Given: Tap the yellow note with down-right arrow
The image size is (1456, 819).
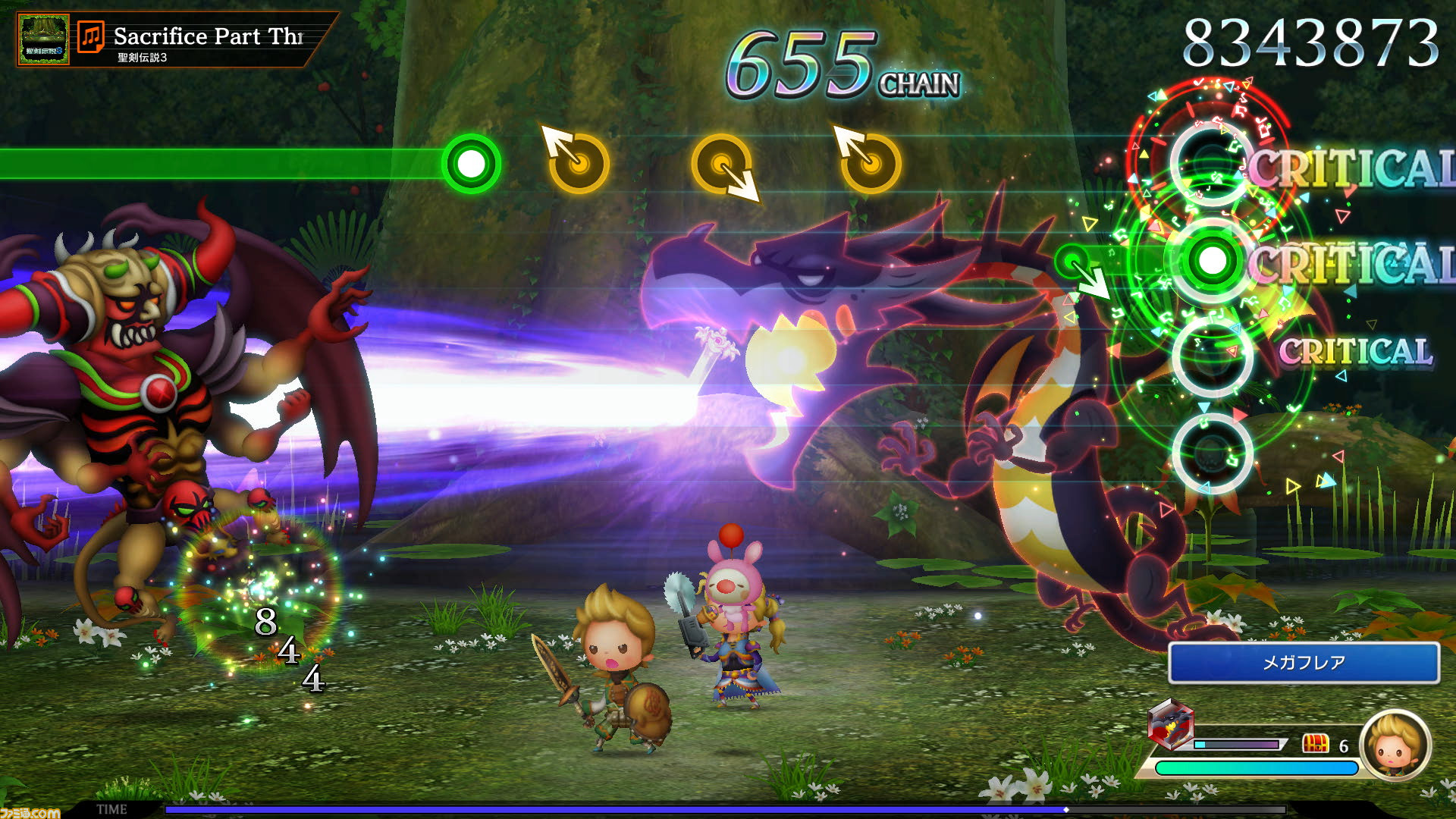Looking at the screenshot, I should pyautogui.click(x=722, y=165).
